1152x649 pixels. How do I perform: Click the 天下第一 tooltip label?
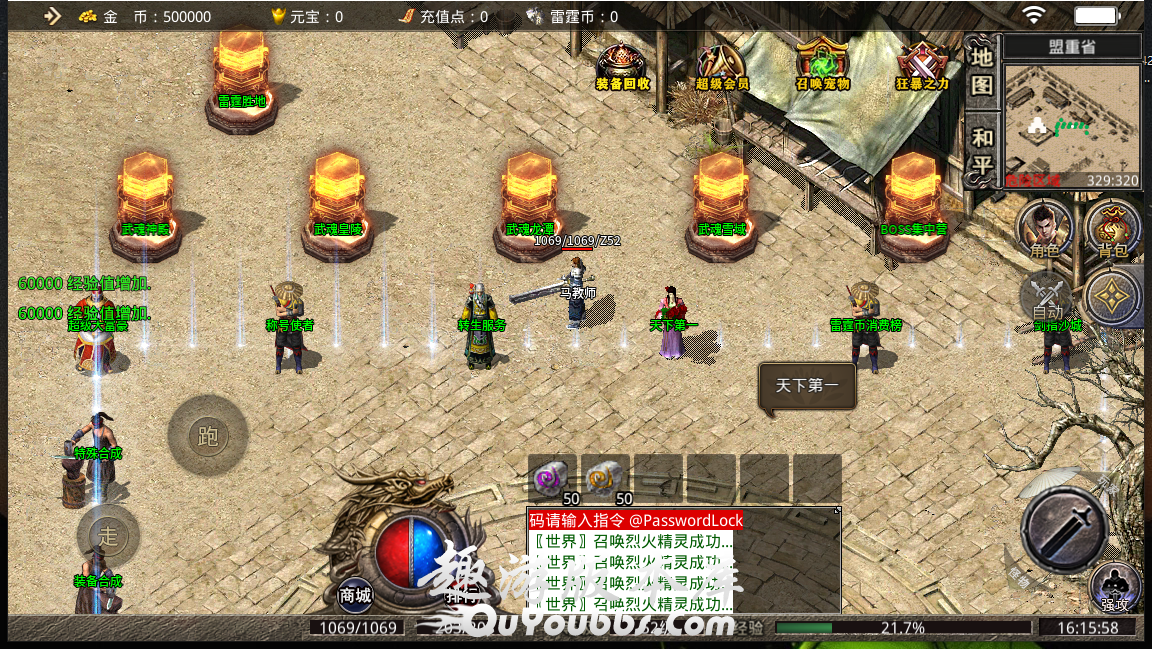(x=807, y=385)
